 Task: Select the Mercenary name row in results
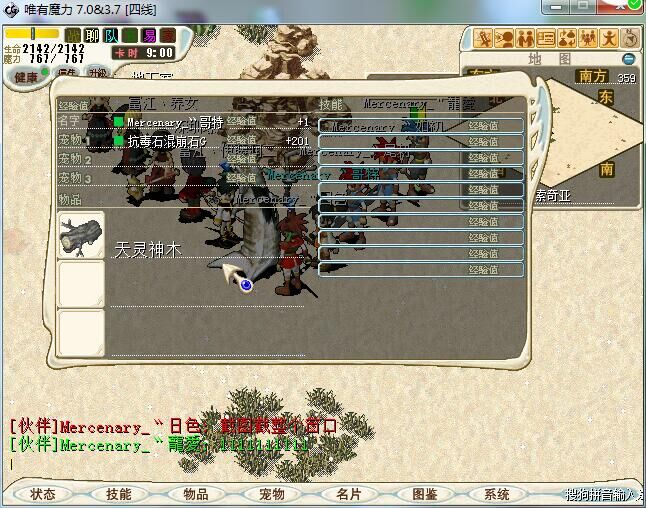click(x=170, y=123)
